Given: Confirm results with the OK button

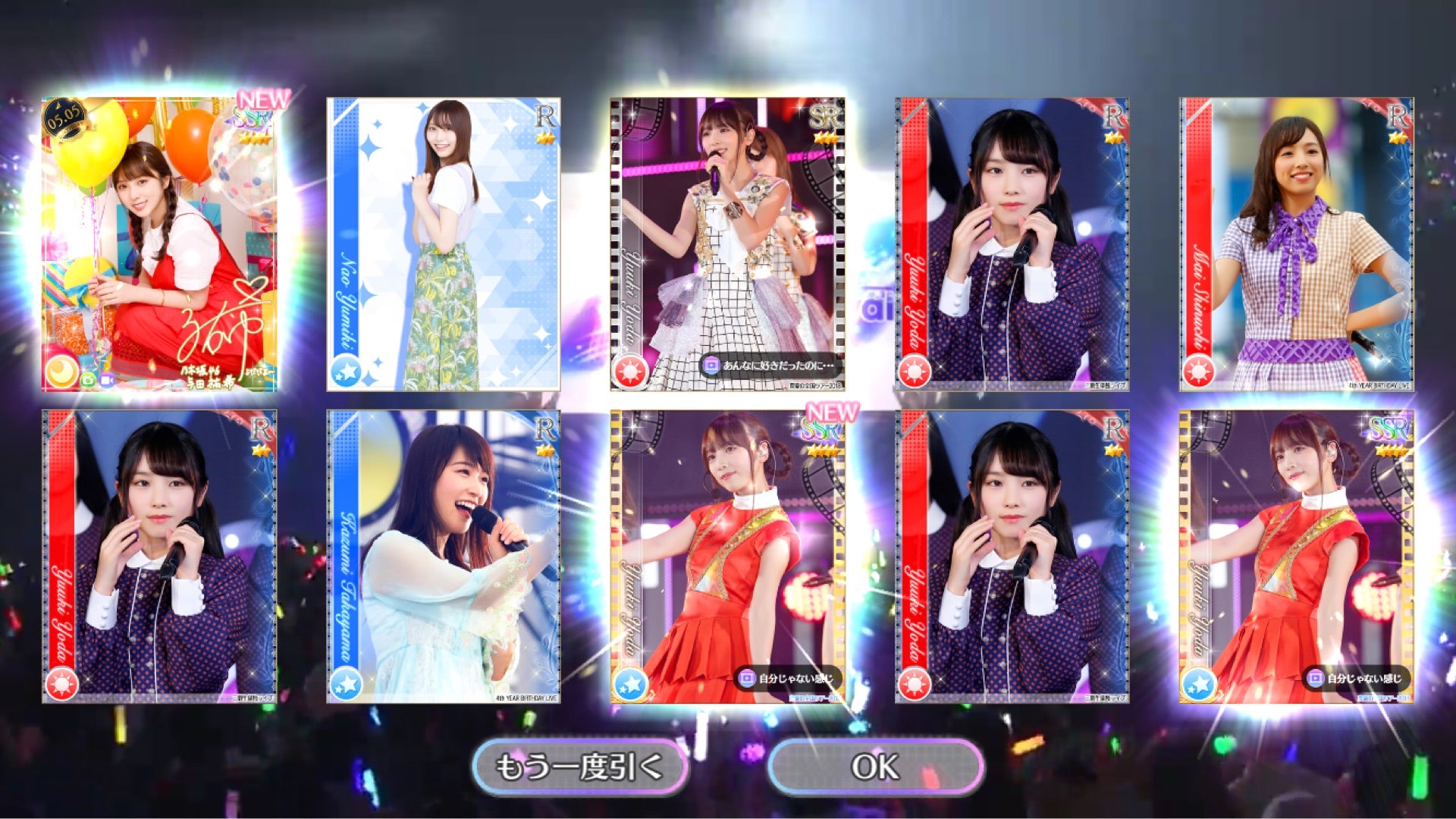Looking at the screenshot, I should coord(876,767).
